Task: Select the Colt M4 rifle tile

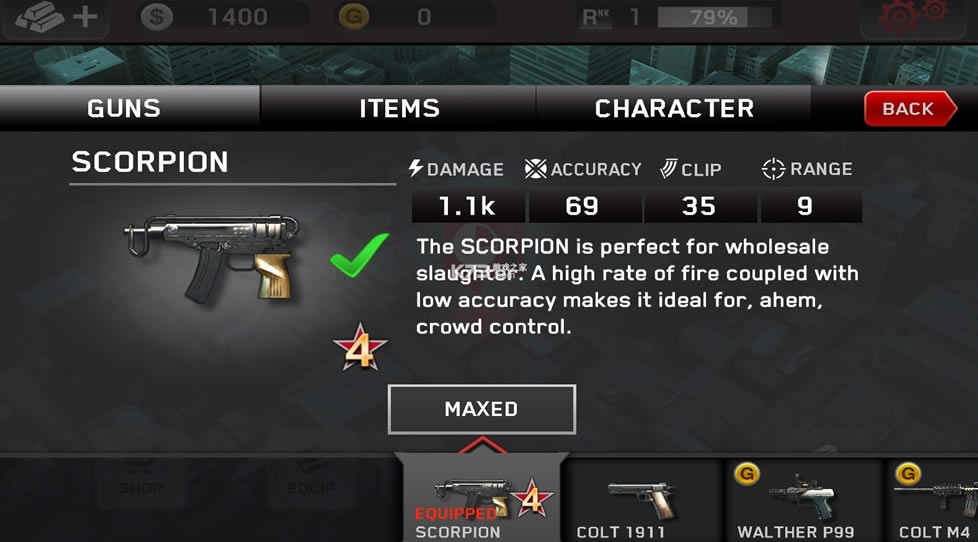Action: coord(935,500)
